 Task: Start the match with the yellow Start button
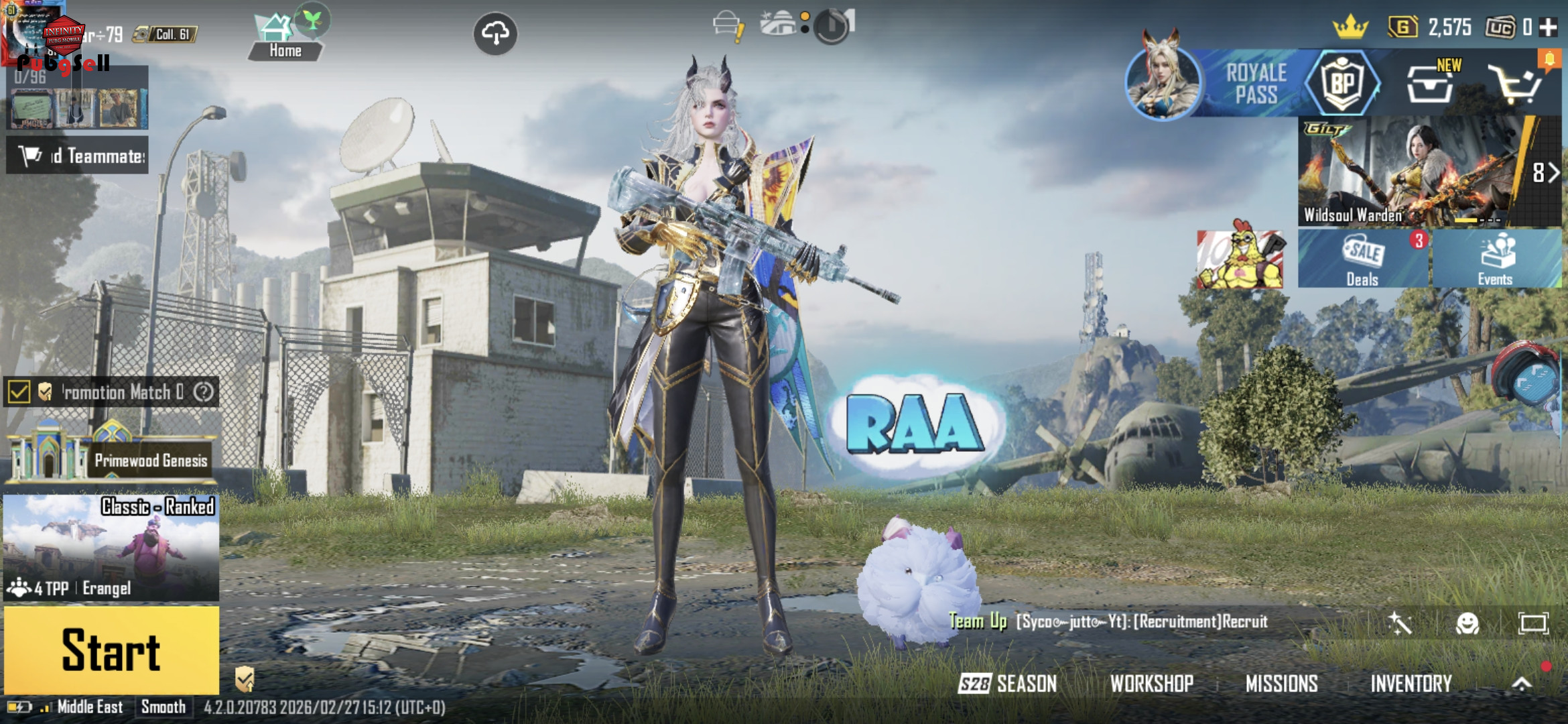(x=111, y=650)
